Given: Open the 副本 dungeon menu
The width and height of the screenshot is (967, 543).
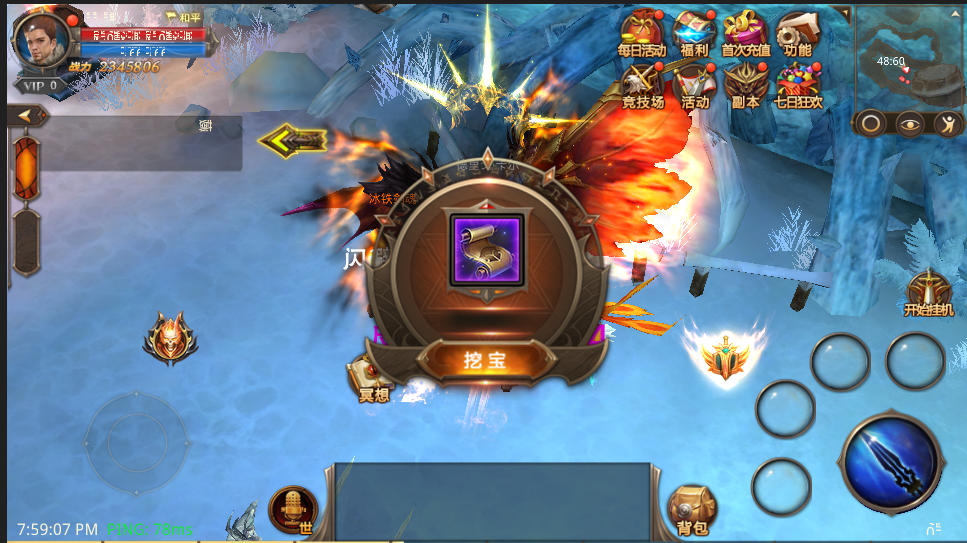Looking at the screenshot, I should [746, 86].
